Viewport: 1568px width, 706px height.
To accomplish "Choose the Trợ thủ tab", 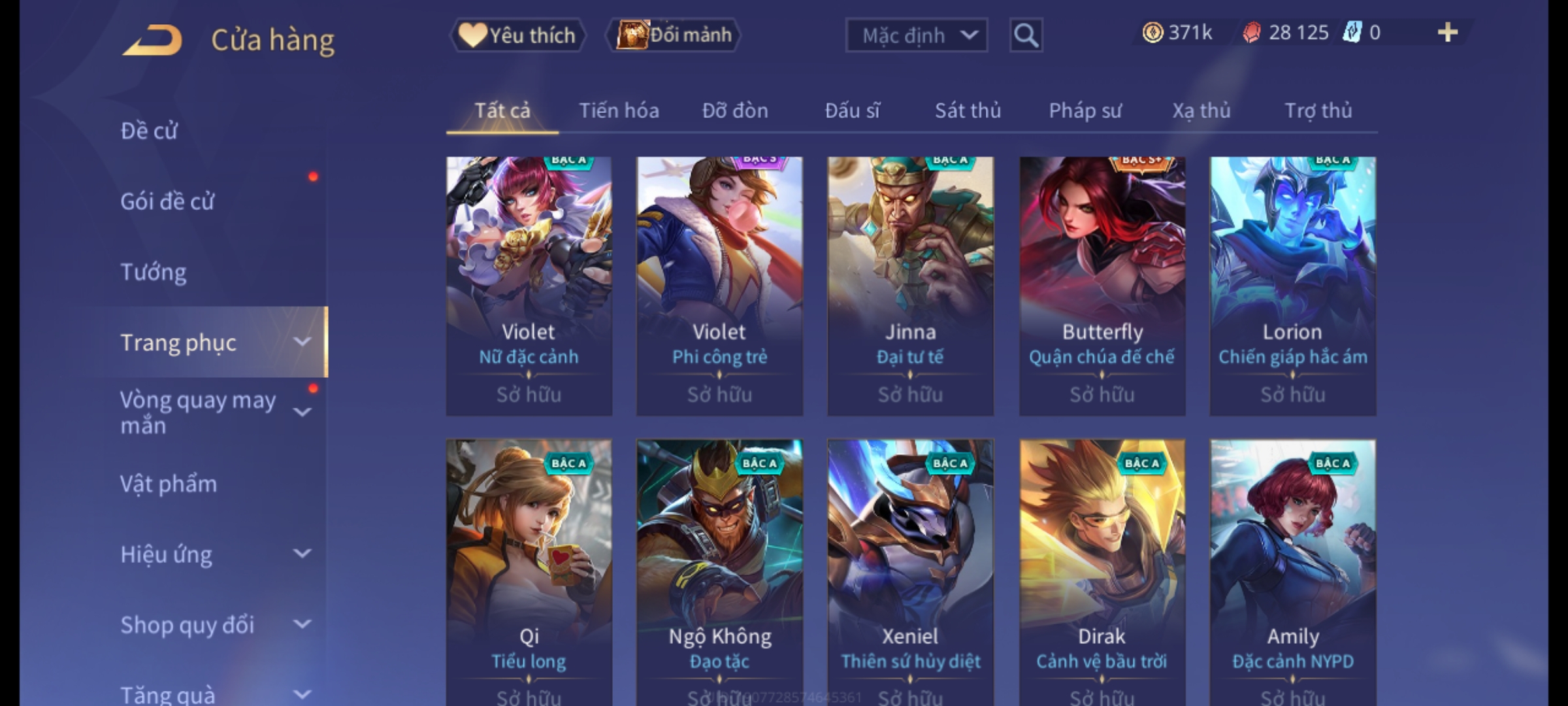I will [1318, 111].
